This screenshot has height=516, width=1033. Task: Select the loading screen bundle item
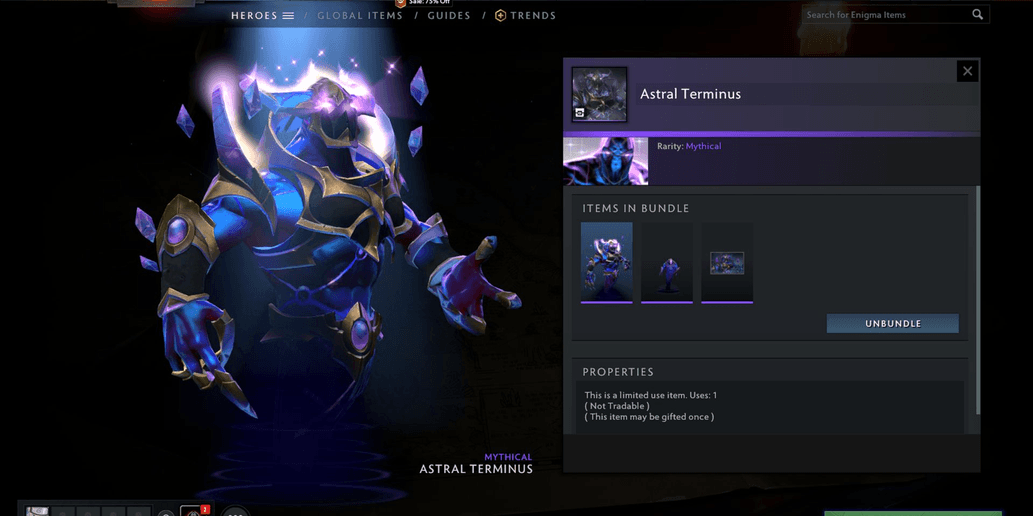pos(727,262)
